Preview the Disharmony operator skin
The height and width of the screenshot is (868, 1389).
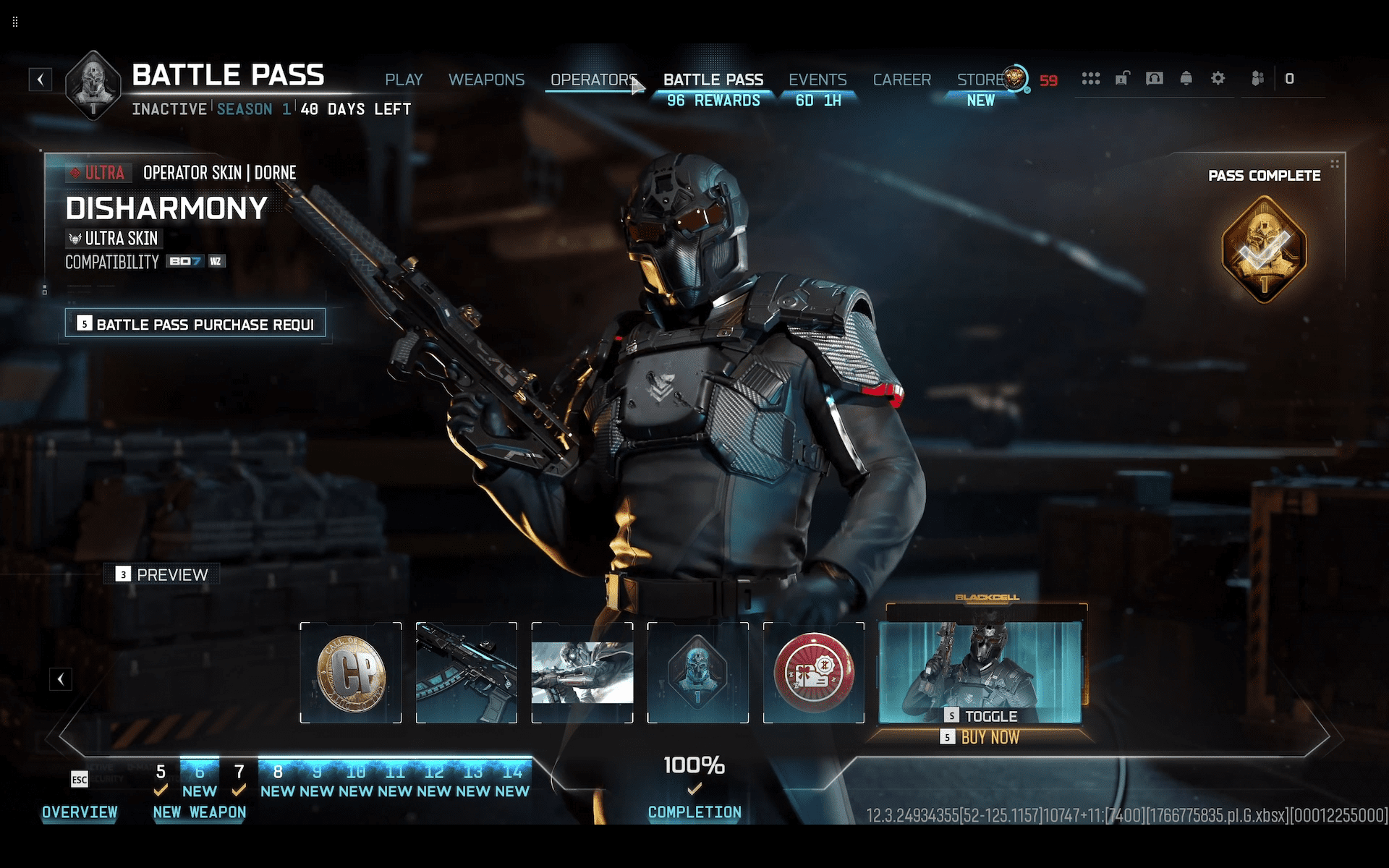[162, 574]
